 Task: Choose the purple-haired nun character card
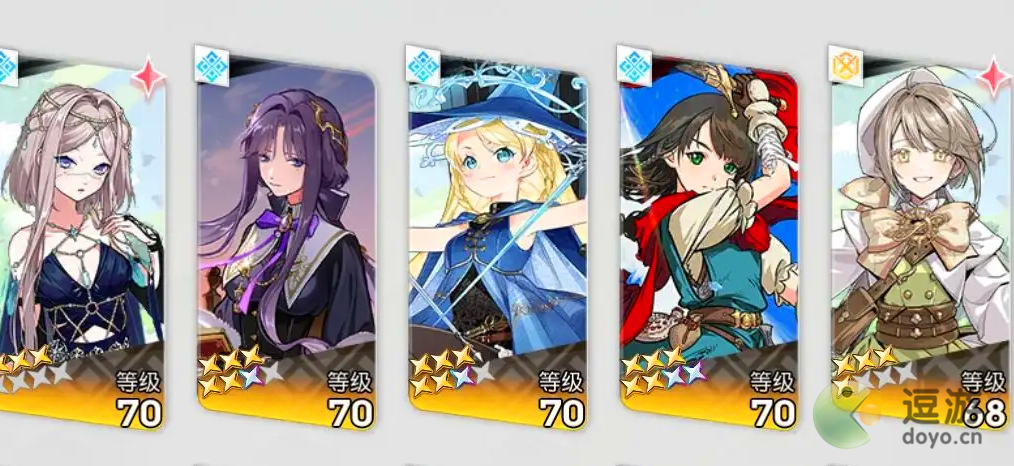[x=287, y=240]
